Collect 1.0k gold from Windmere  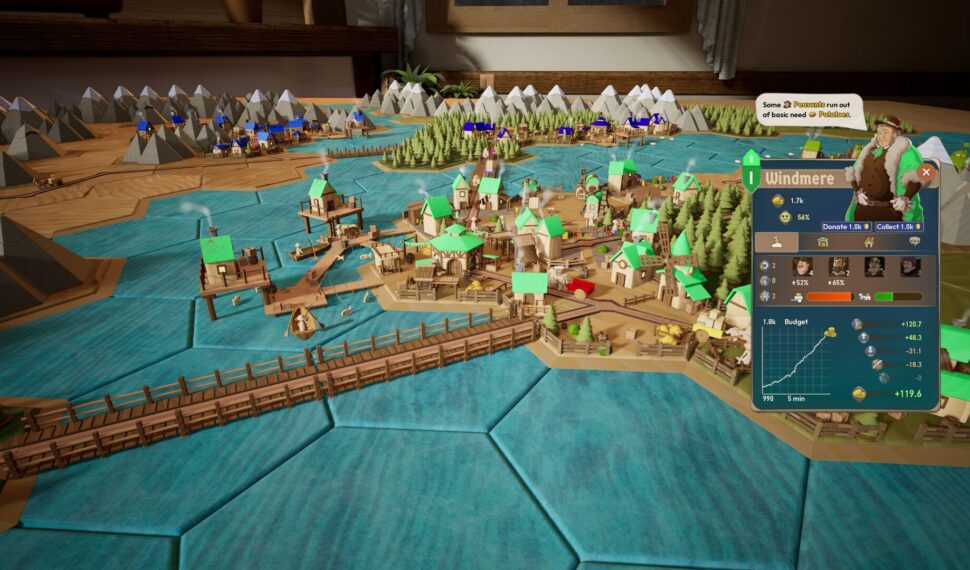pyautogui.click(x=896, y=227)
